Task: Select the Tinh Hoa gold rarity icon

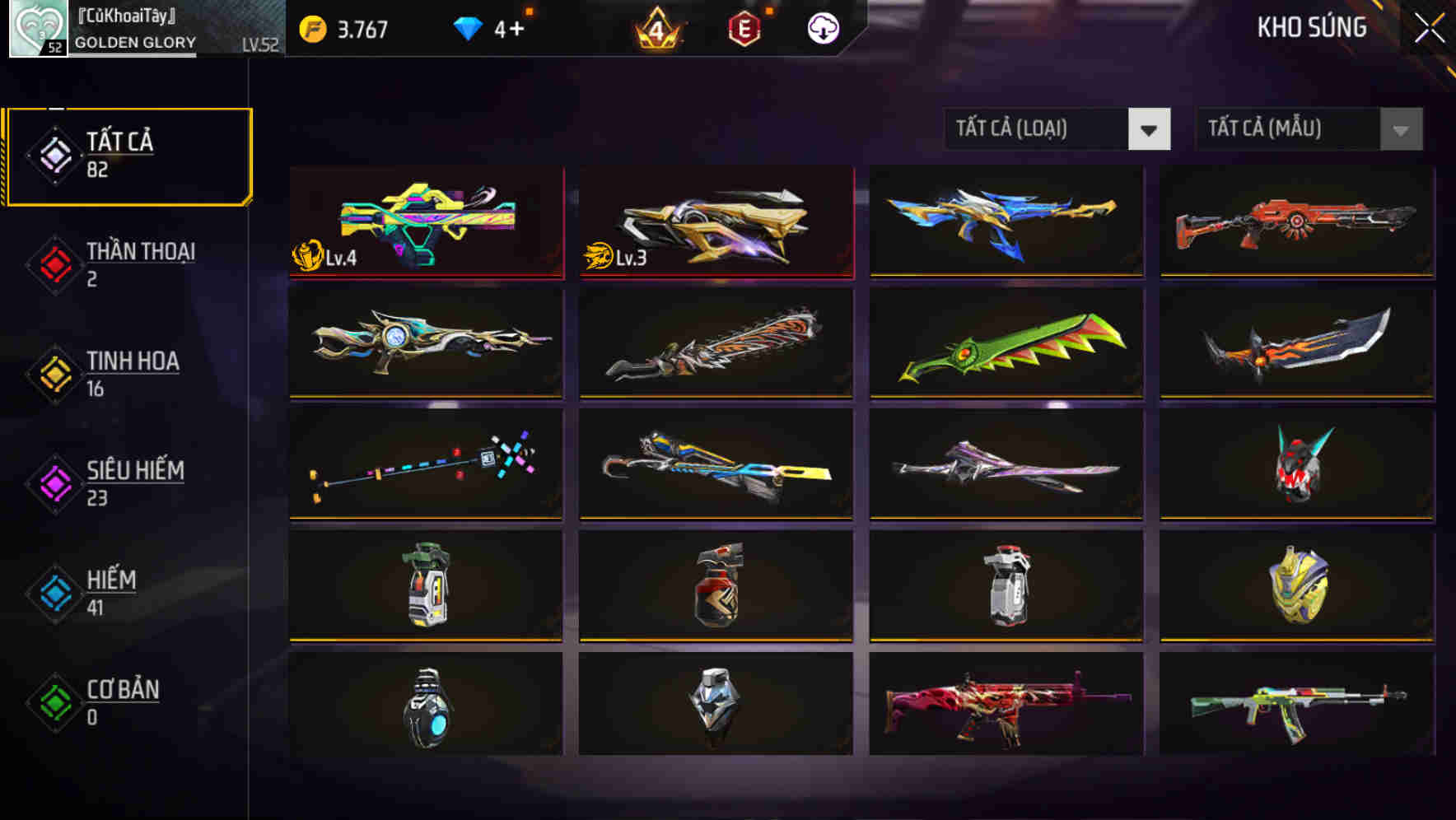Action: click(x=53, y=373)
